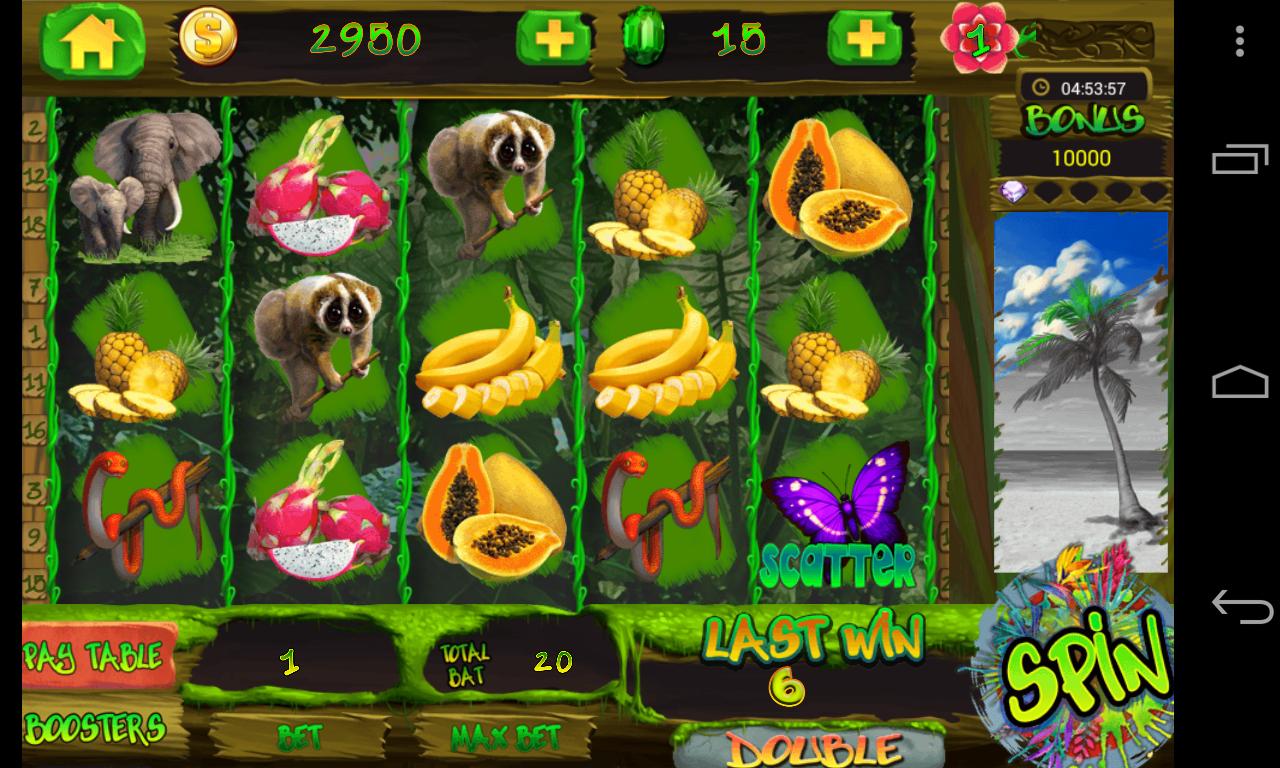The image size is (1280, 768).
Task: Open the Android overflow menu dots
Action: coord(1240,40)
